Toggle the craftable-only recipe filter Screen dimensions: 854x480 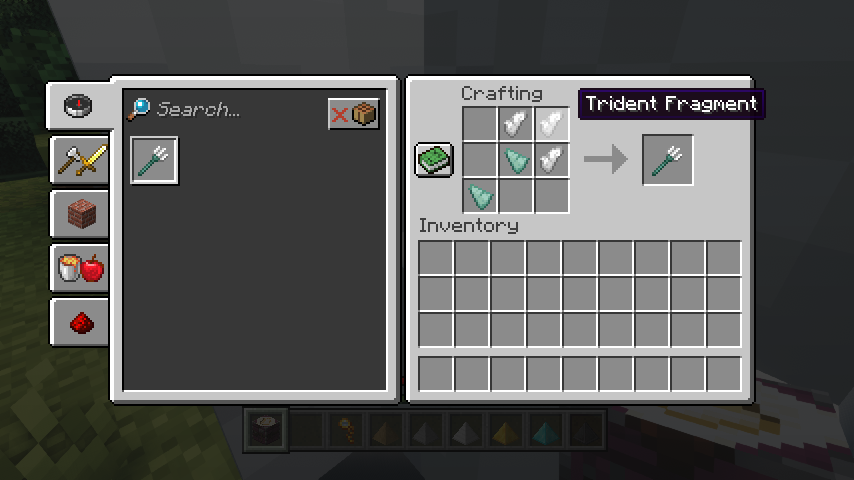354,114
